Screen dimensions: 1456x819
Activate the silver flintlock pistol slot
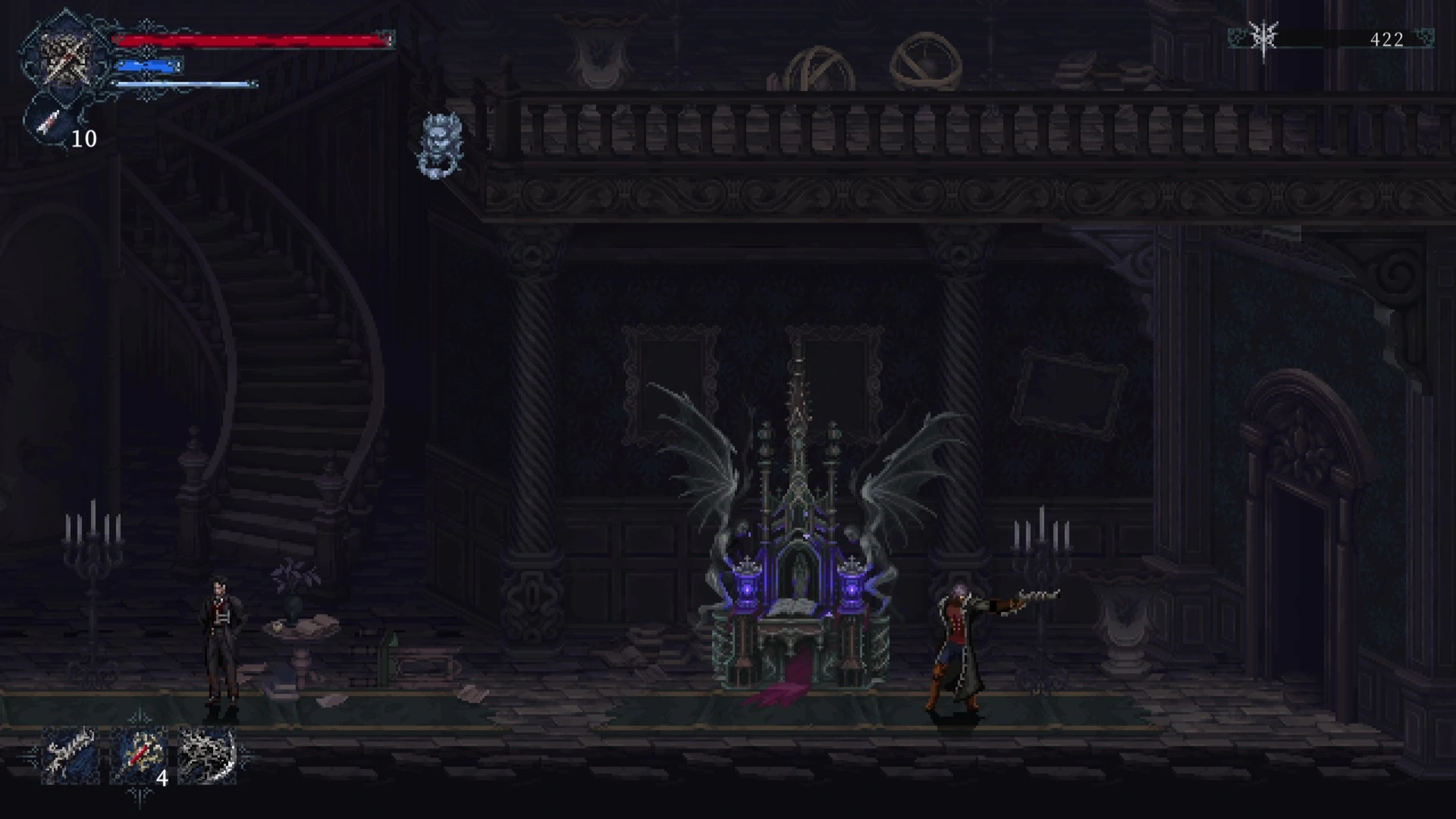[71, 755]
